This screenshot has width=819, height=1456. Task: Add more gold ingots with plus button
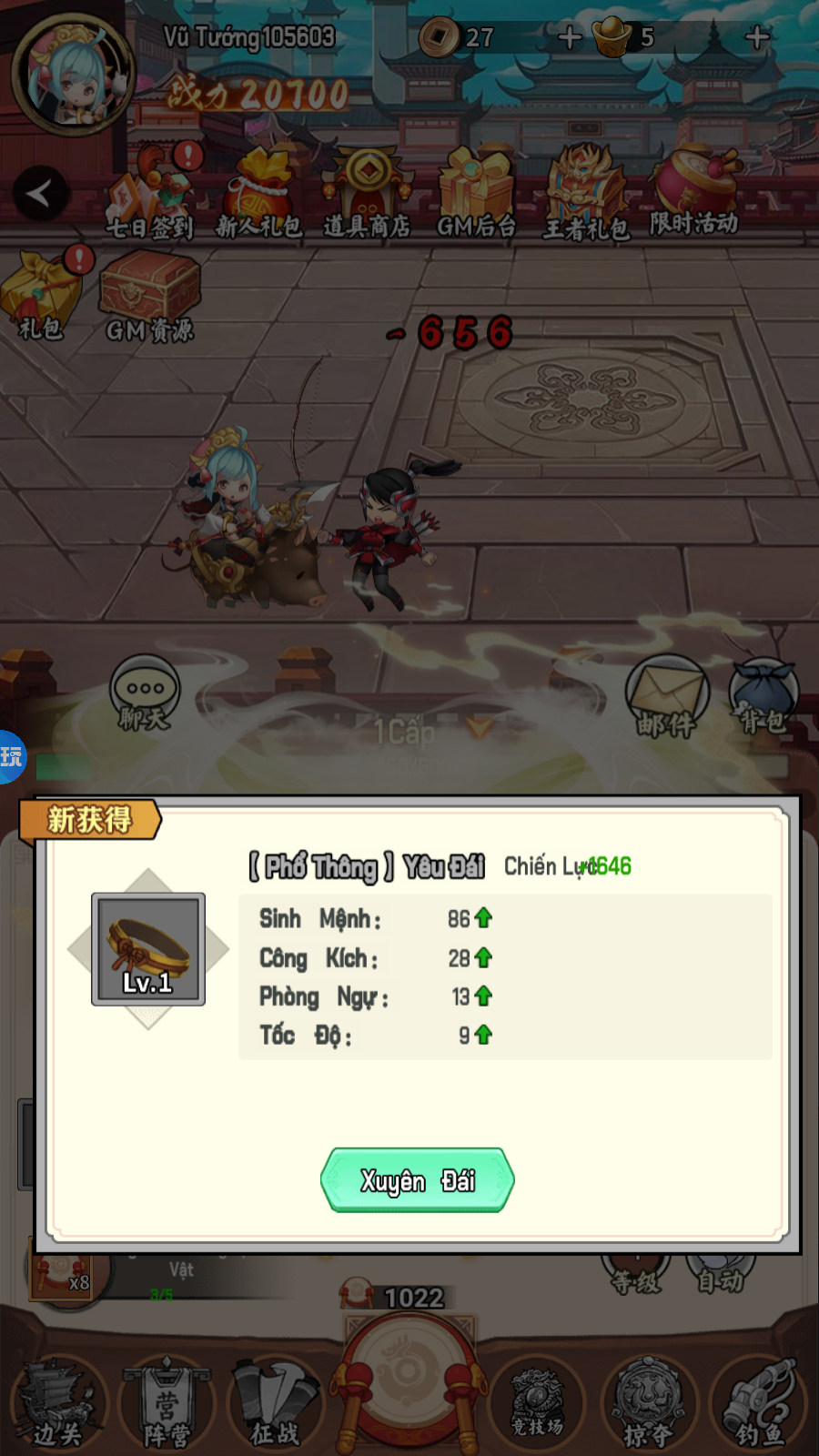[x=757, y=37]
